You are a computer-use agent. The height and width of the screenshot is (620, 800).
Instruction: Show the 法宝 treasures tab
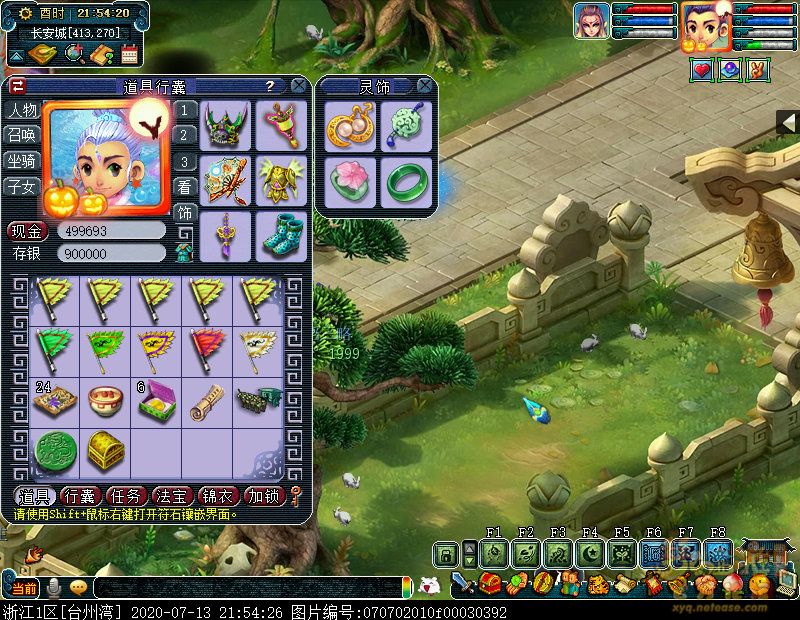pos(173,496)
